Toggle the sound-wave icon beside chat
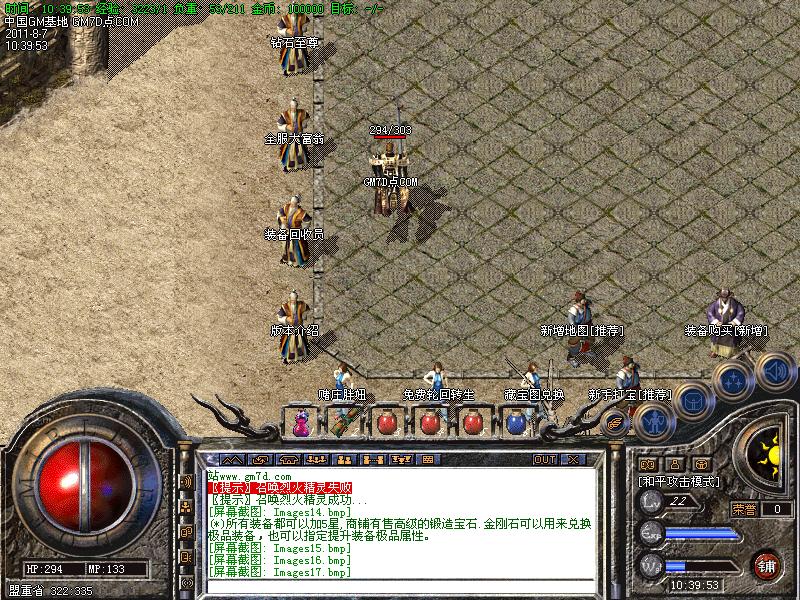Screen dimensions: 800x600 click(186, 481)
